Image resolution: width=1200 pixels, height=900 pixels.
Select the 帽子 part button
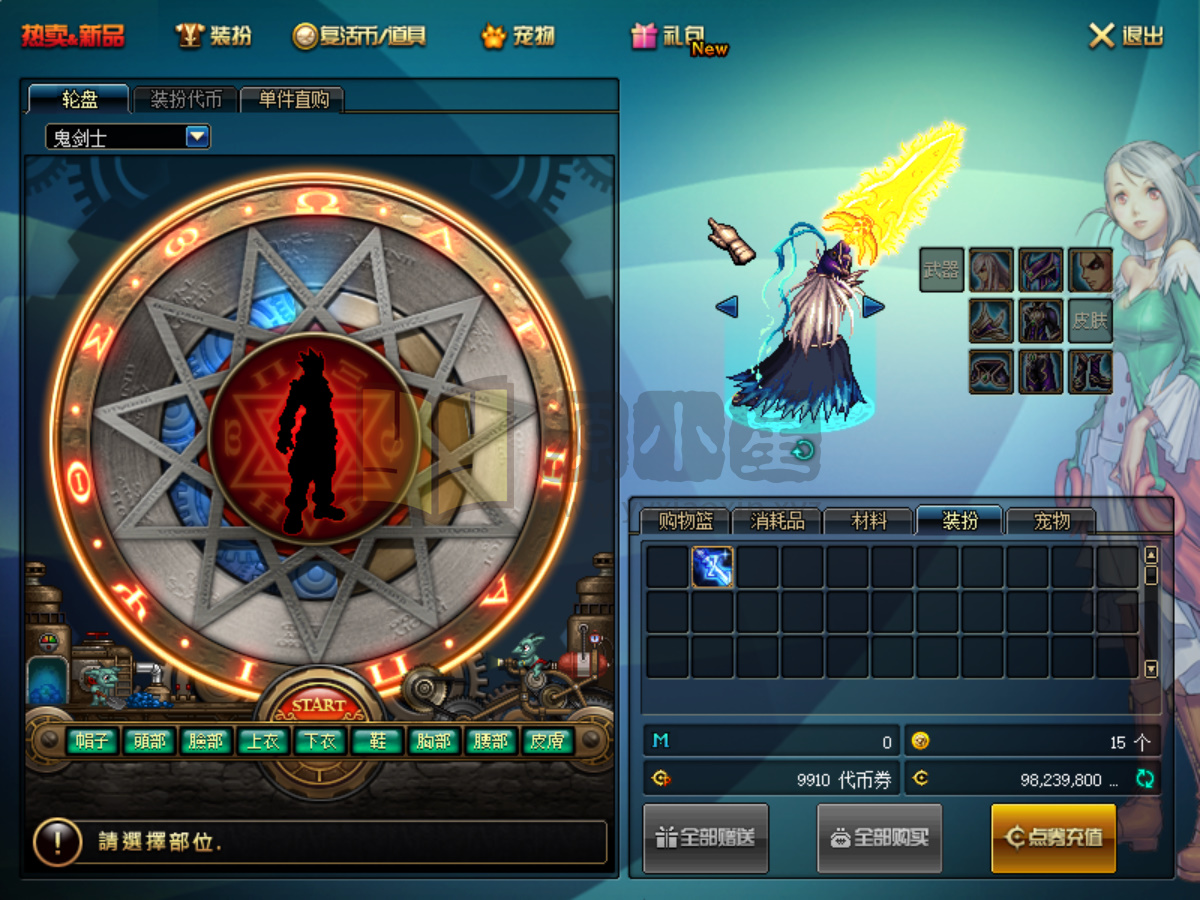(93, 741)
